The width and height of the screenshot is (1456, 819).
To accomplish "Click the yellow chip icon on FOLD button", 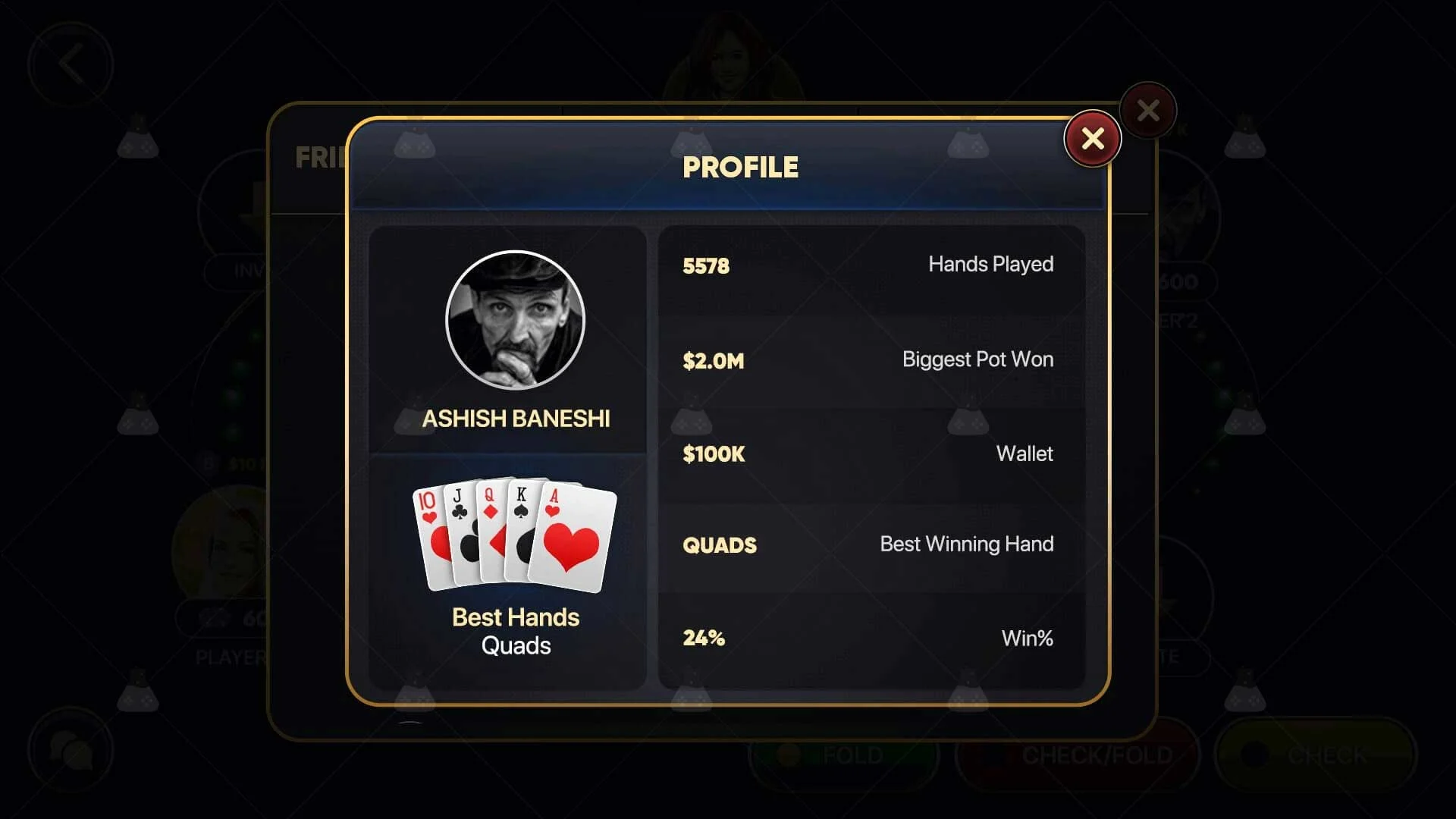I will coord(789,755).
